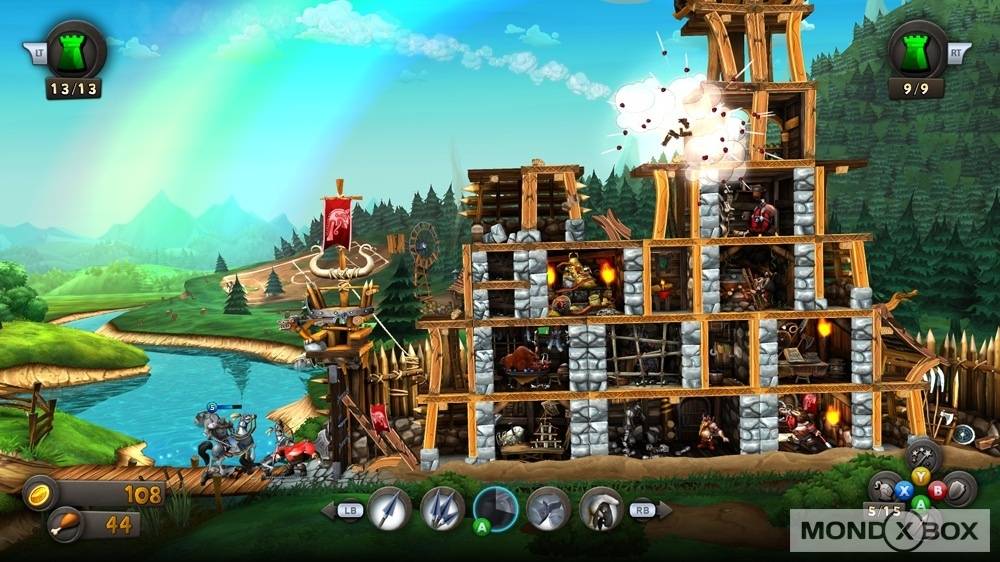
Task: Choose the triple arrow volley weapon
Action: point(442,509)
